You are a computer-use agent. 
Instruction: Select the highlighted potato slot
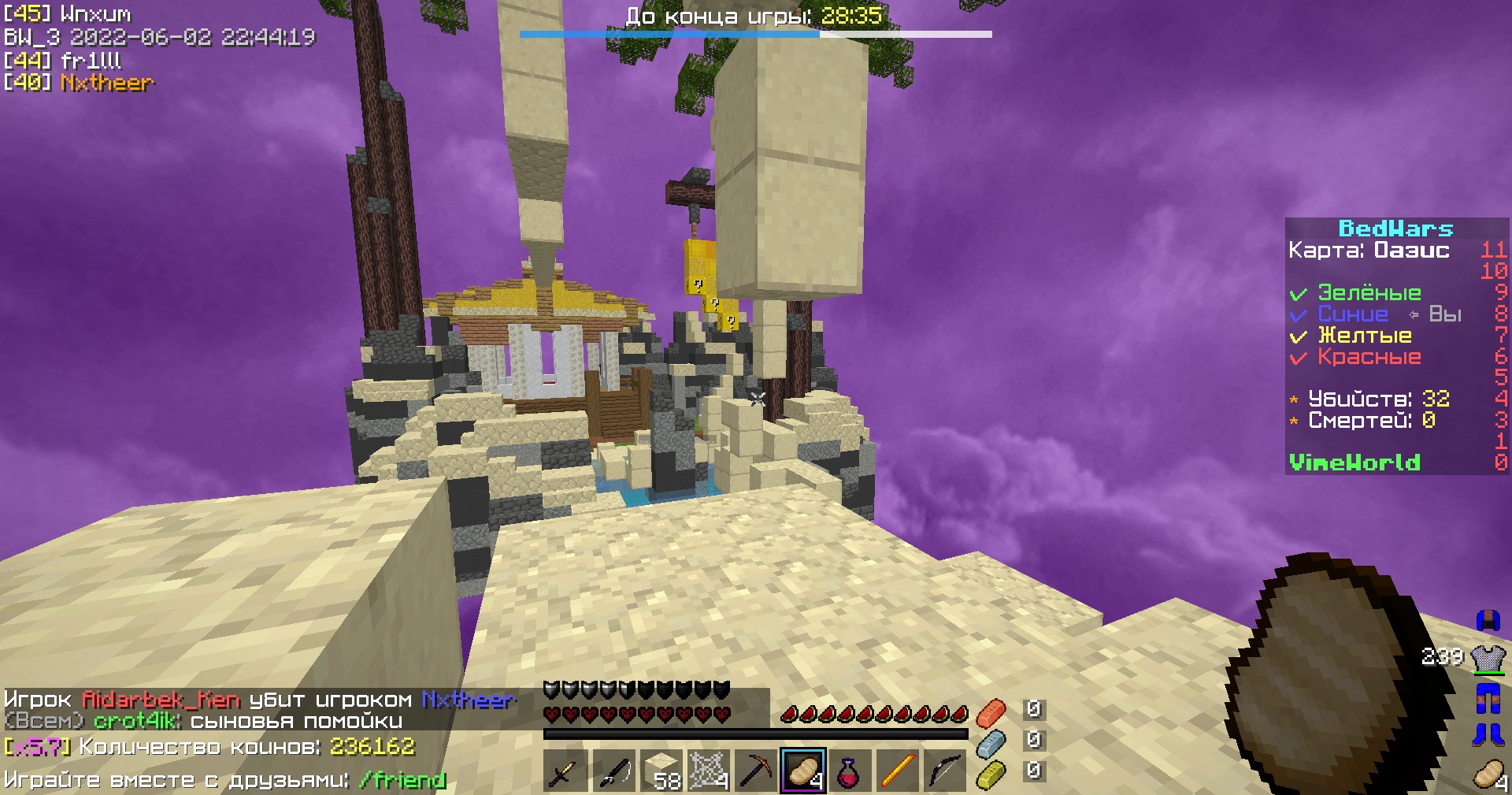click(x=803, y=771)
